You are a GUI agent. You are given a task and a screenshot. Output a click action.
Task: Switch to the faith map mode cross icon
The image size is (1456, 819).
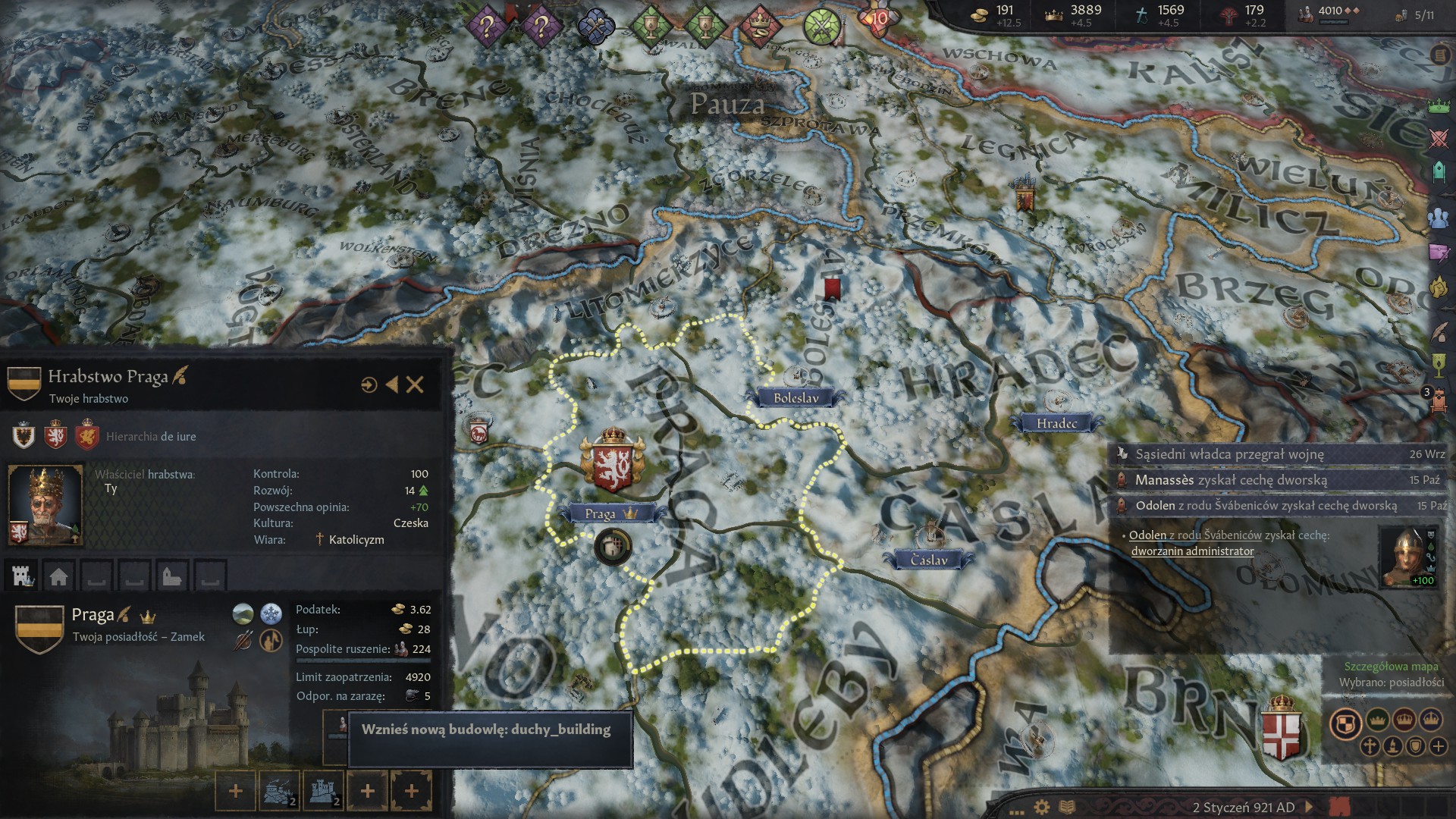pos(1370,745)
